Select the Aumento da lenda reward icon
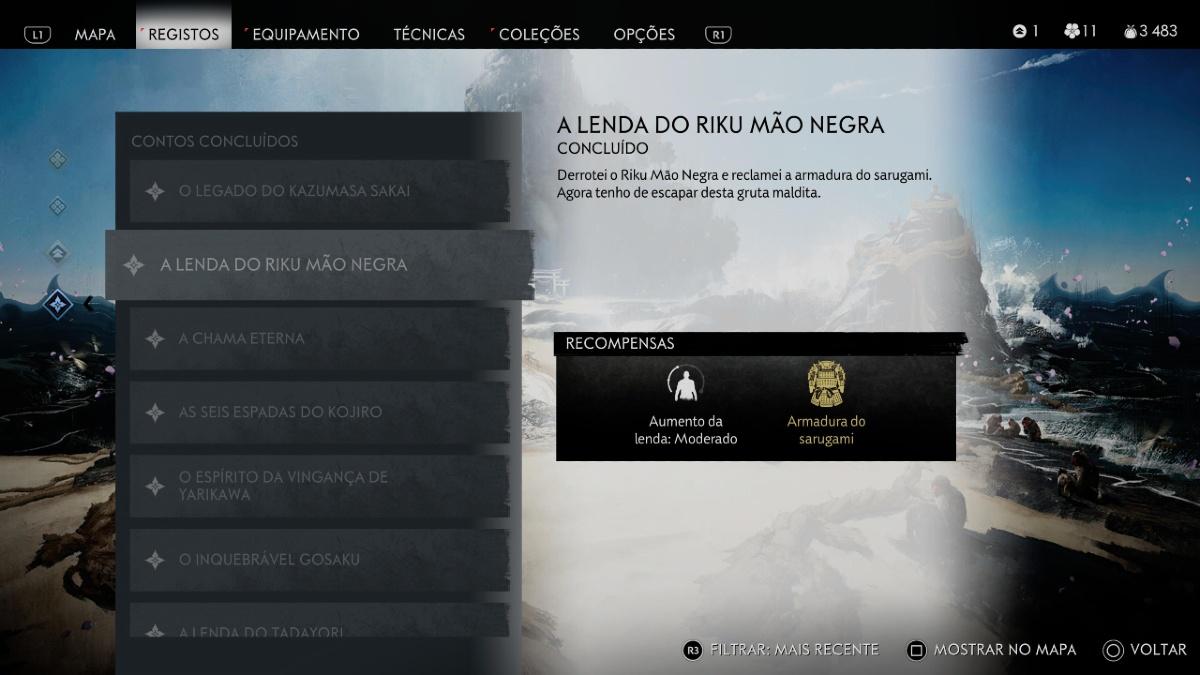Viewport: 1200px width, 675px height. point(686,383)
